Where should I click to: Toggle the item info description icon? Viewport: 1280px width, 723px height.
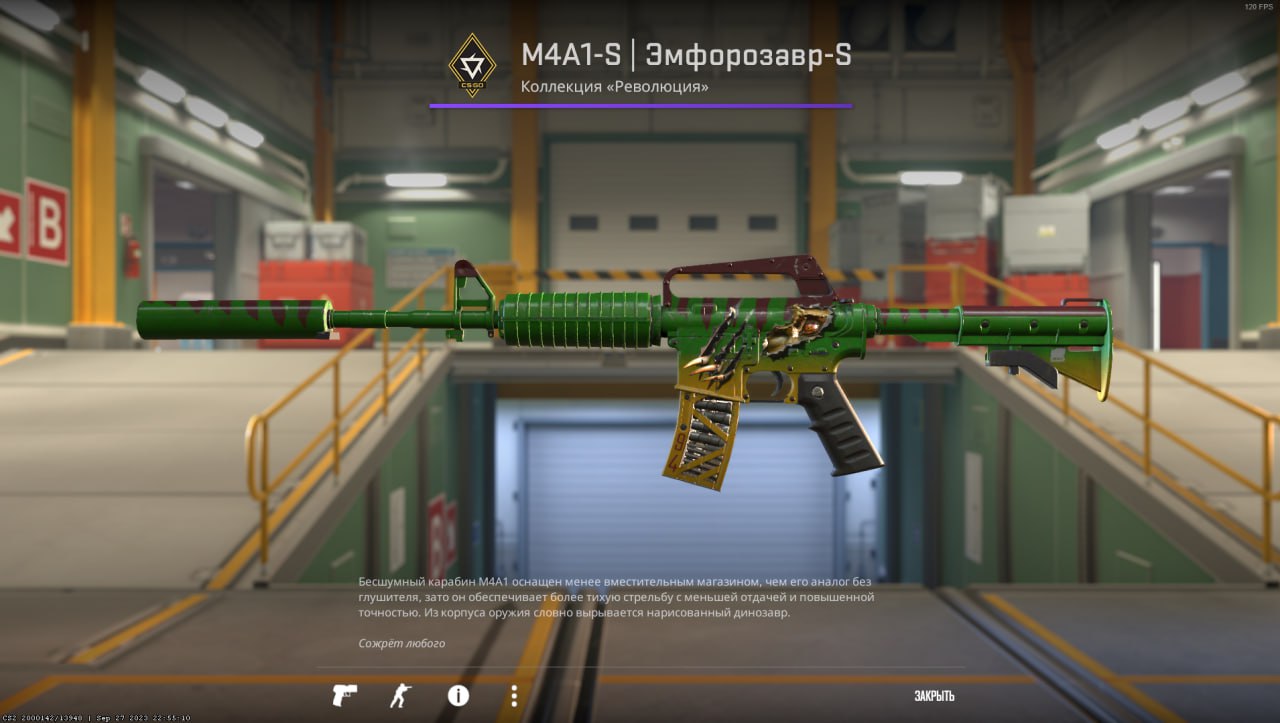(458, 695)
